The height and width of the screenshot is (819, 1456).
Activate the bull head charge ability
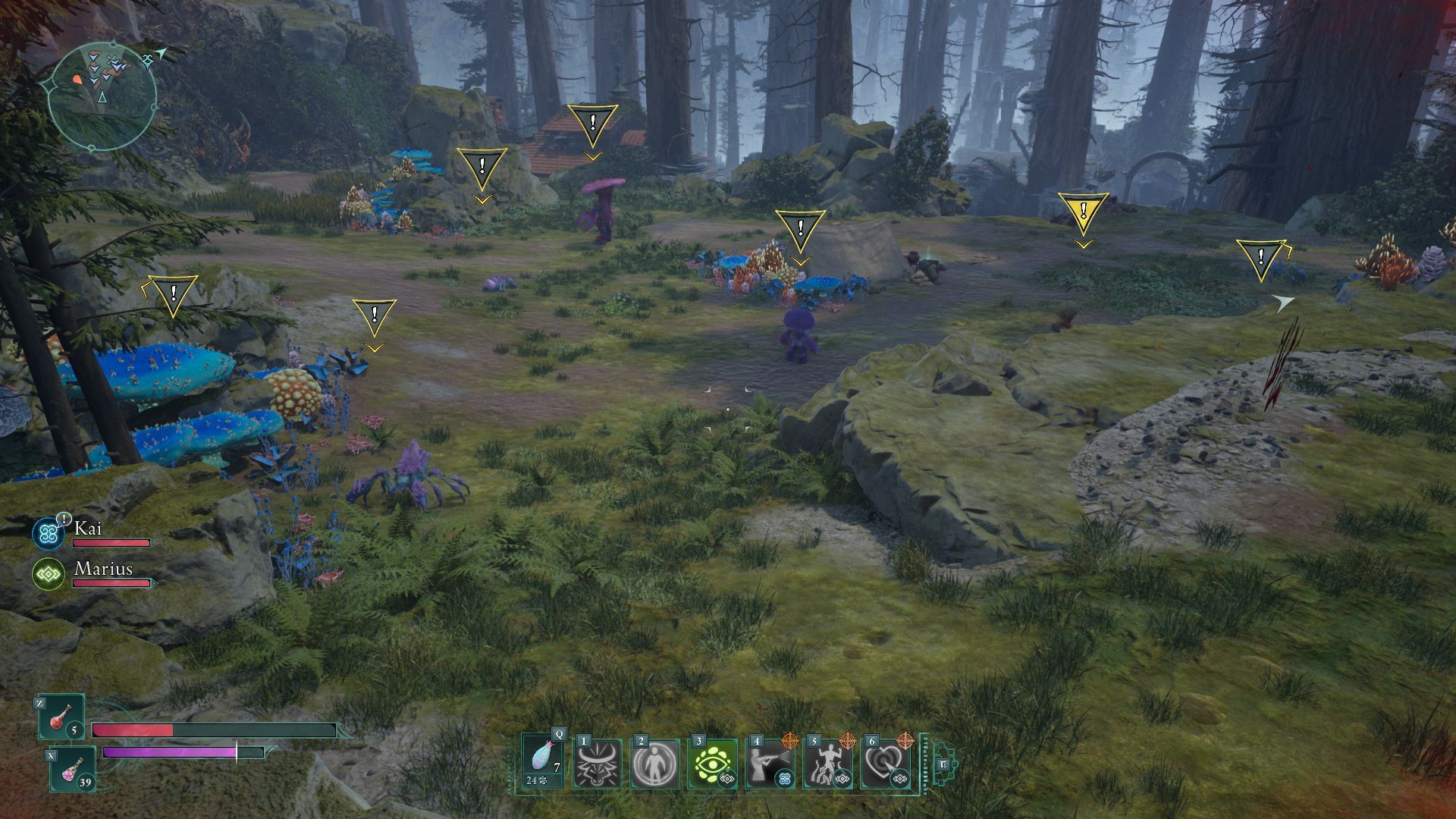pos(597,764)
